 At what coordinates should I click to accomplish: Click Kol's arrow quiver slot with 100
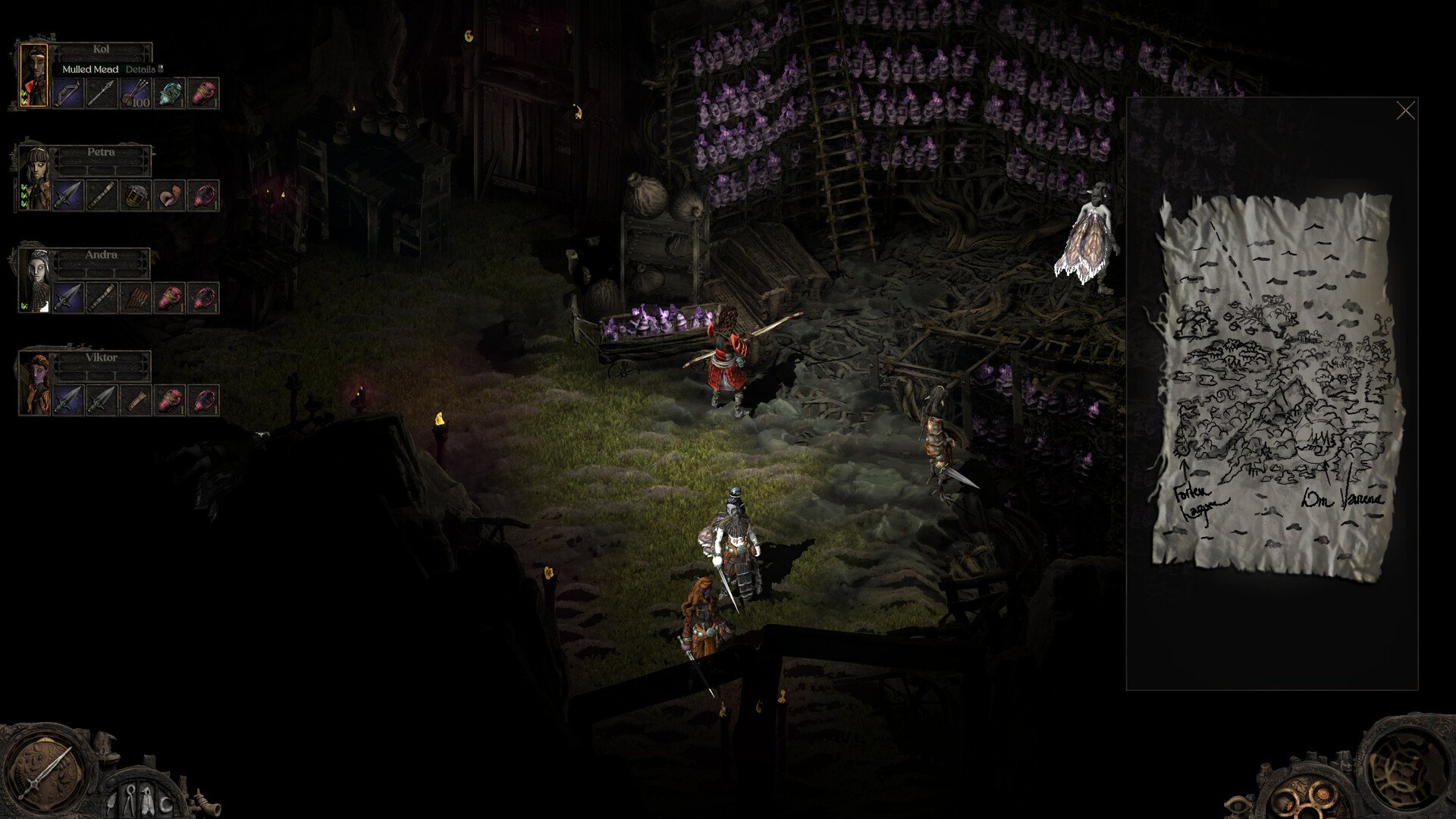coord(135,93)
